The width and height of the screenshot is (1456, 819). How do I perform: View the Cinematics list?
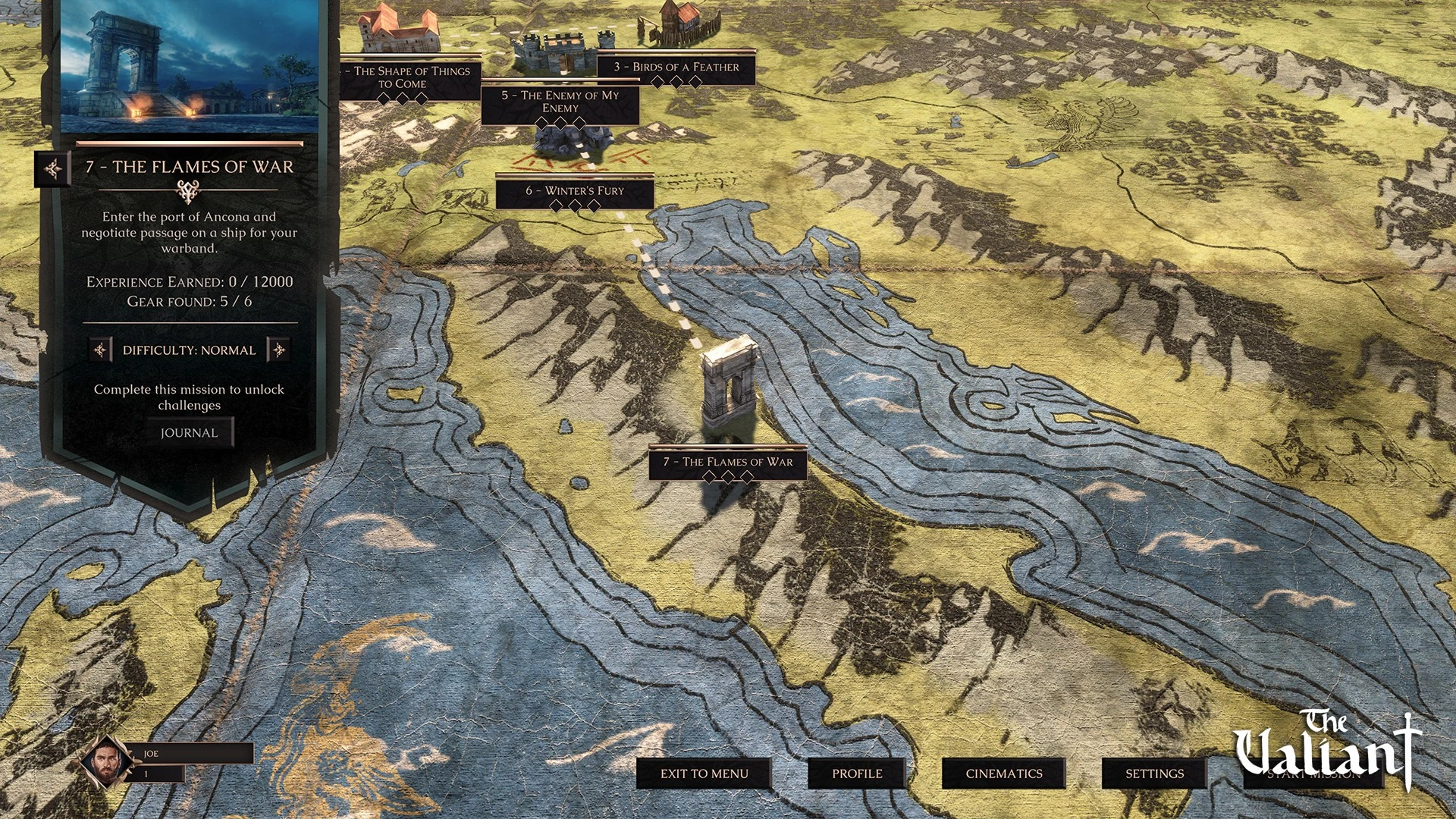pyautogui.click(x=1003, y=773)
